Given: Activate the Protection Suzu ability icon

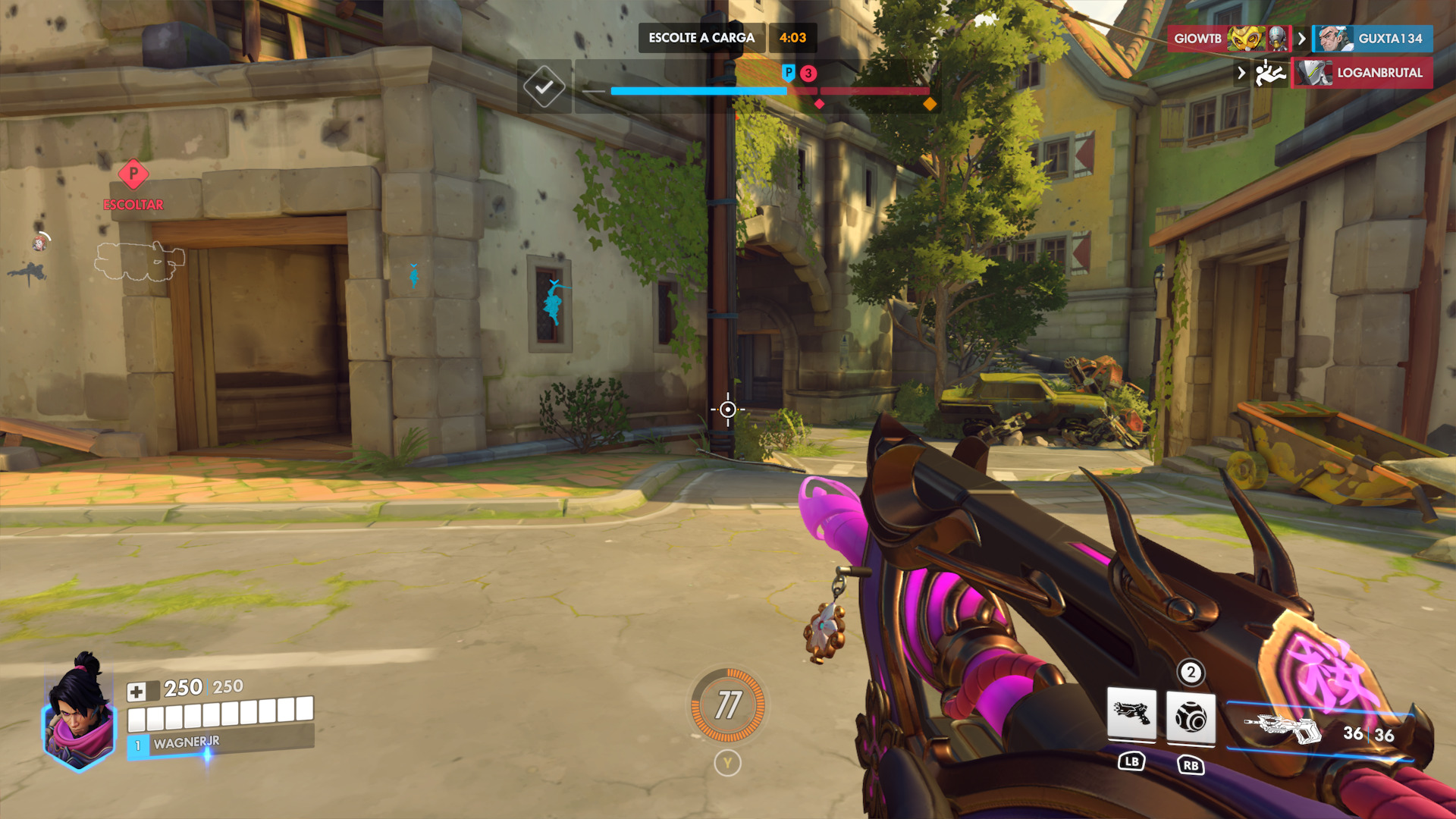Looking at the screenshot, I should pos(1191,717).
